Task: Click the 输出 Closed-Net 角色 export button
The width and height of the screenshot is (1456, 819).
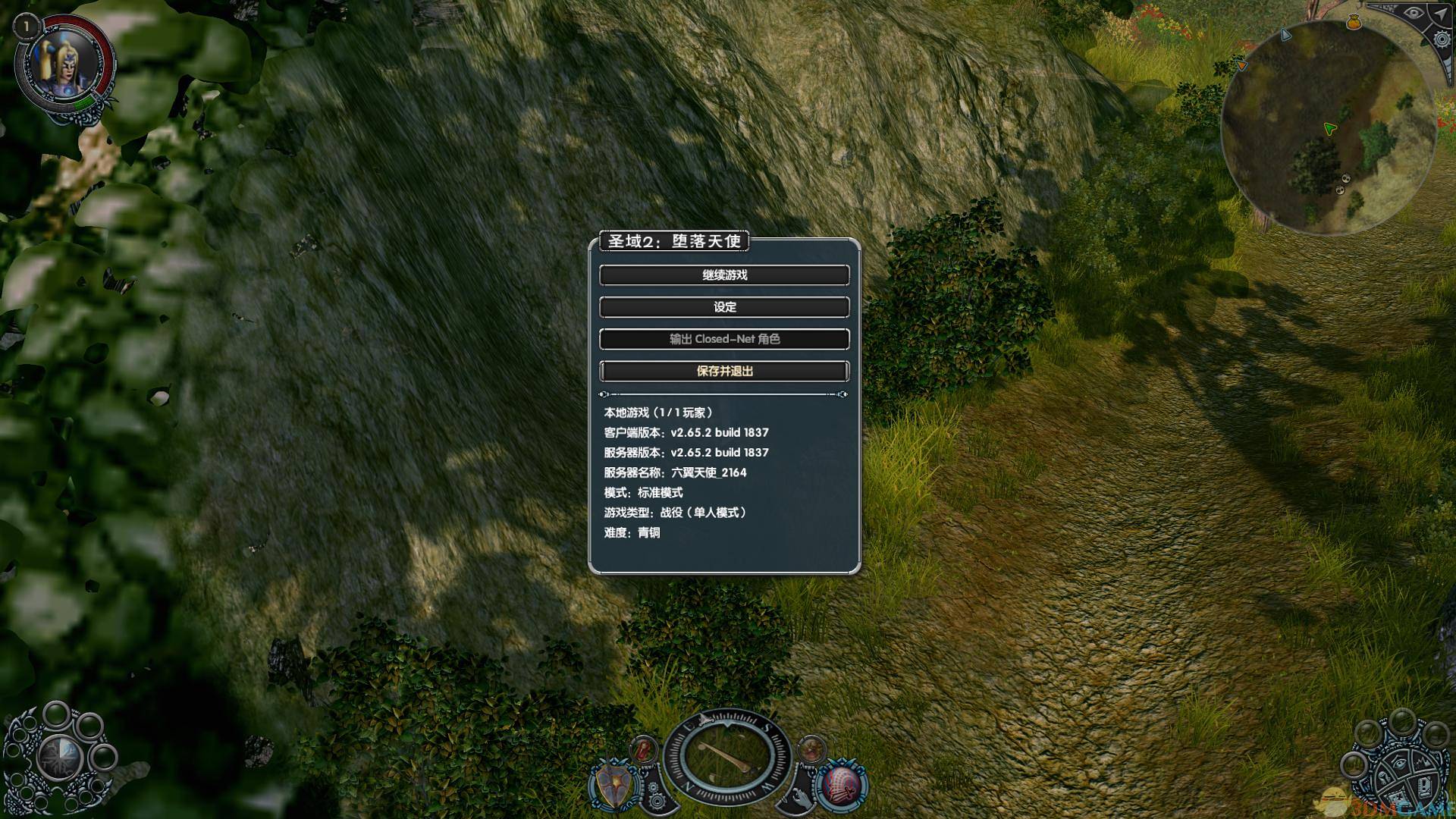Action: [725, 339]
